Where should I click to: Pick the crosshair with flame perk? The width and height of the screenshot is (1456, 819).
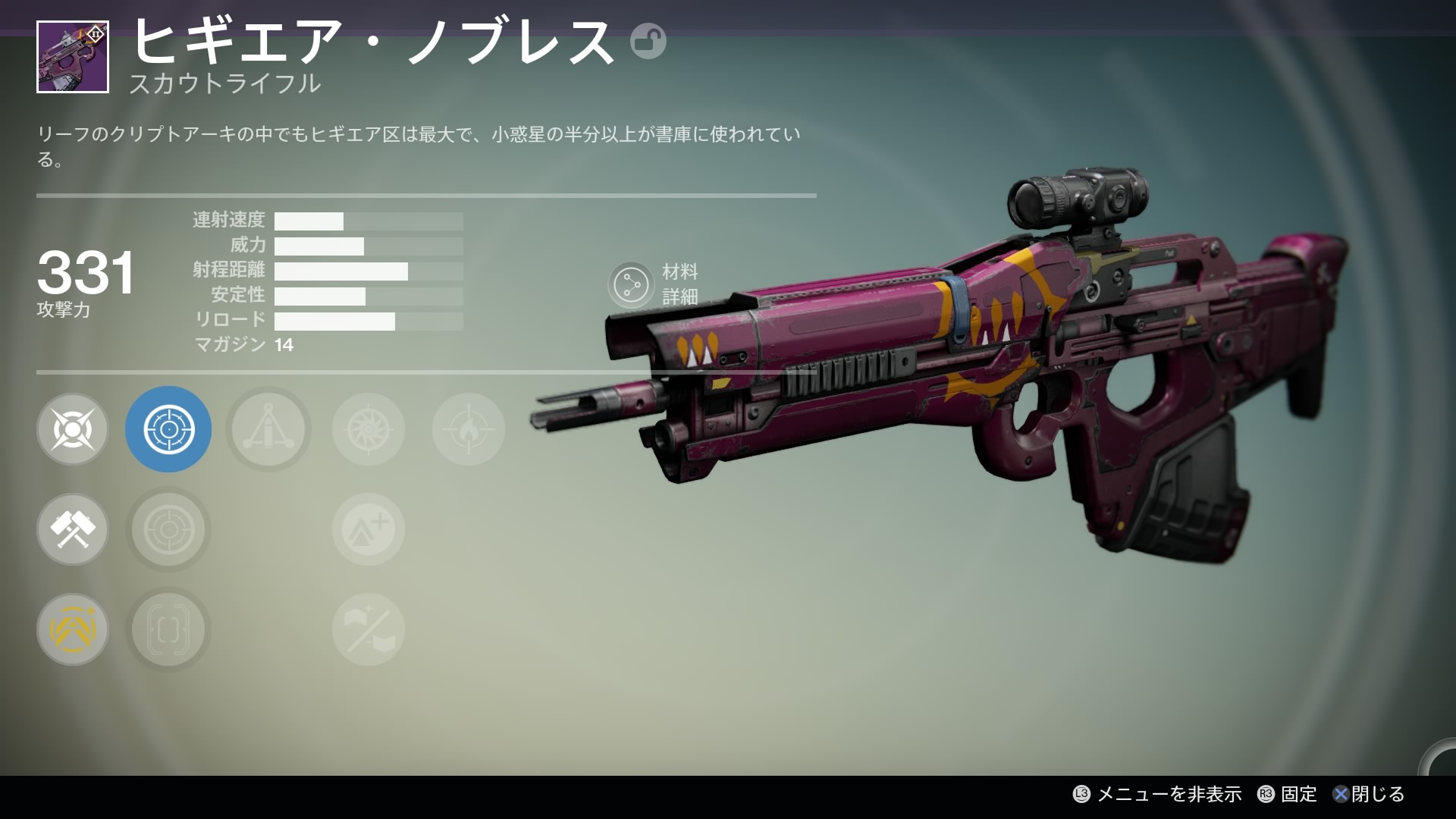click(x=468, y=429)
